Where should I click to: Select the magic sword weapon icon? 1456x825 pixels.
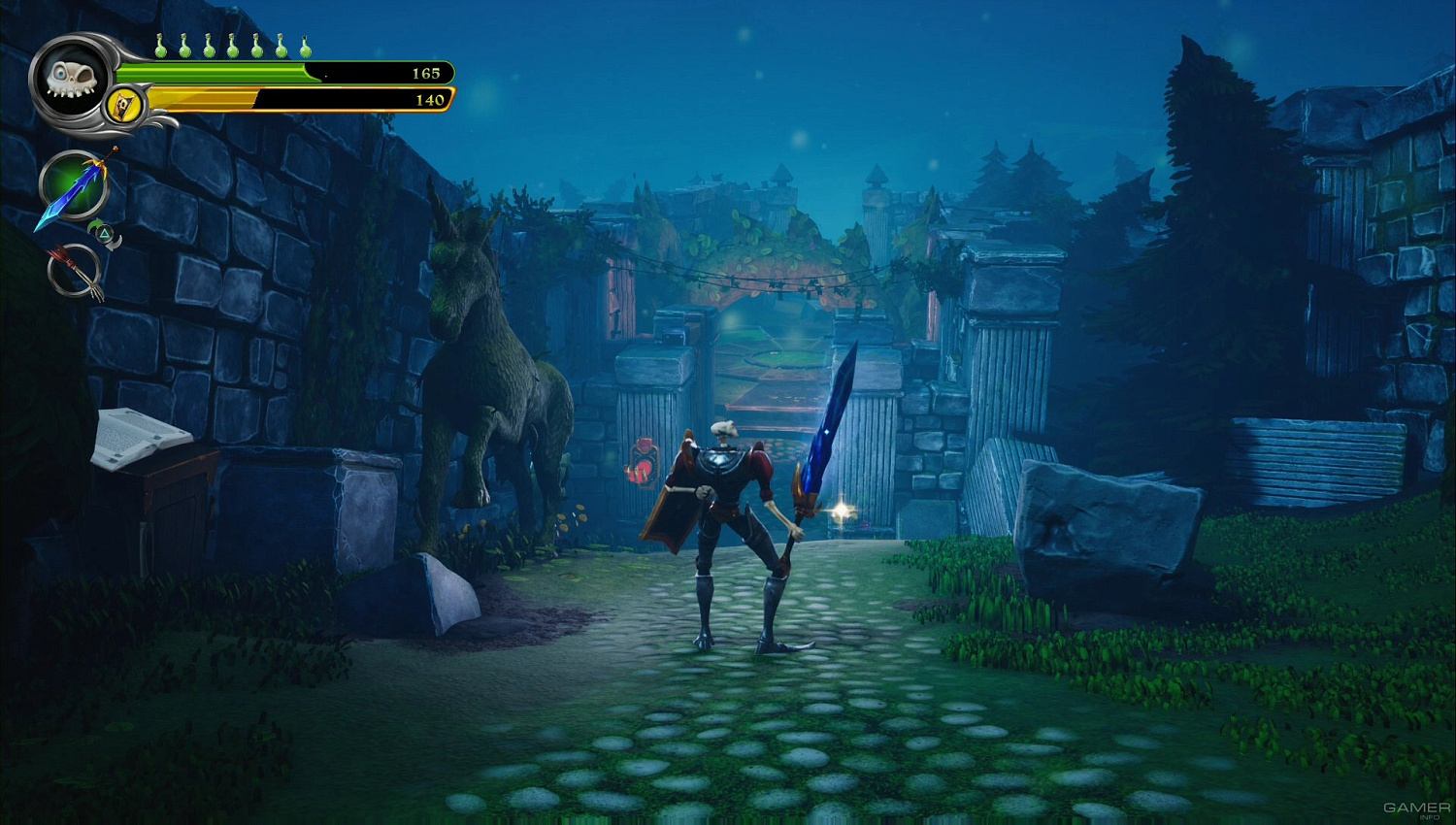pos(73,186)
